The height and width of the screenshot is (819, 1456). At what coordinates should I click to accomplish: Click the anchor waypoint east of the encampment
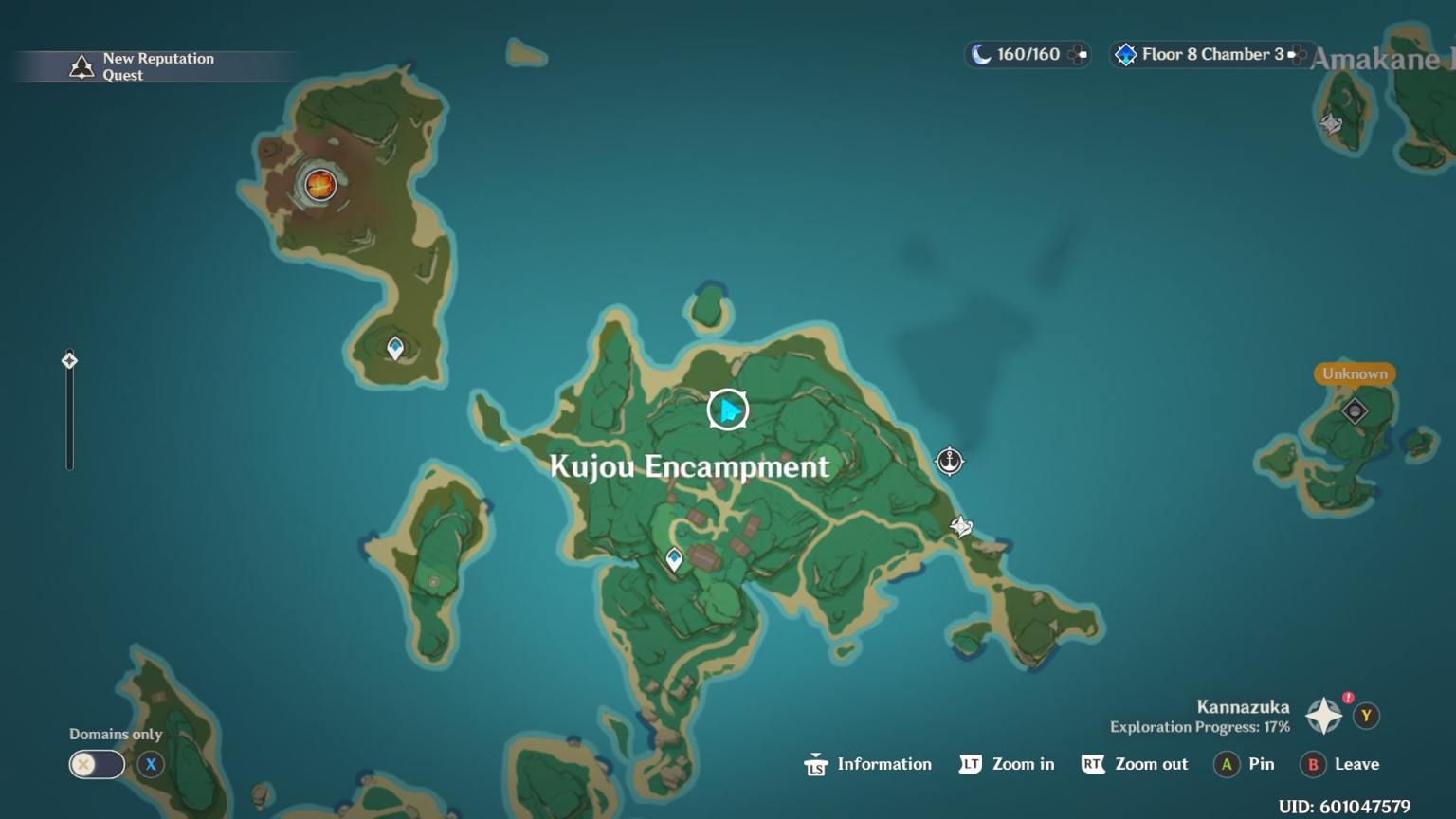coord(949,462)
